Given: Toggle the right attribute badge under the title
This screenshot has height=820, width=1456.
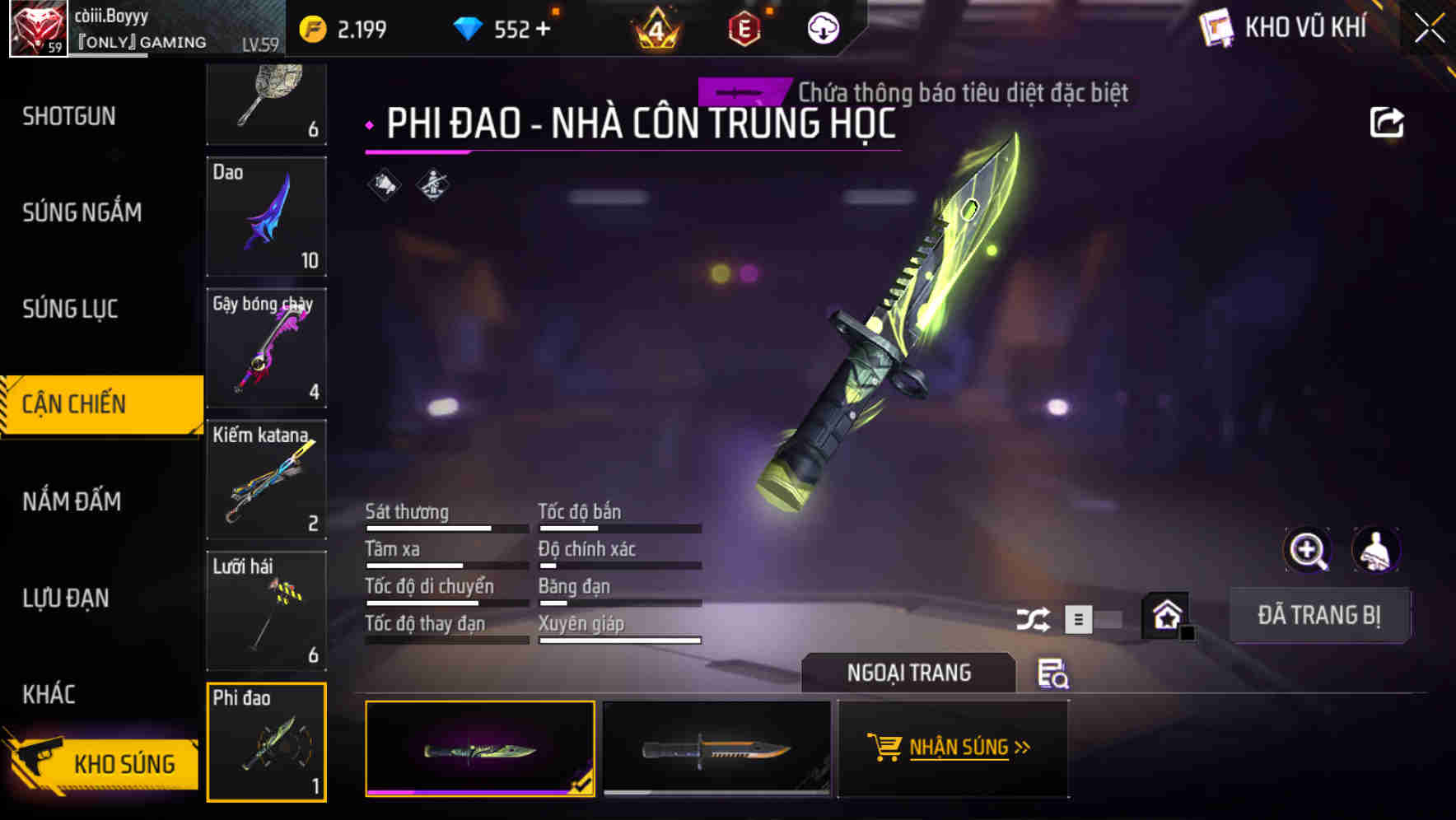Looking at the screenshot, I should point(431,183).
